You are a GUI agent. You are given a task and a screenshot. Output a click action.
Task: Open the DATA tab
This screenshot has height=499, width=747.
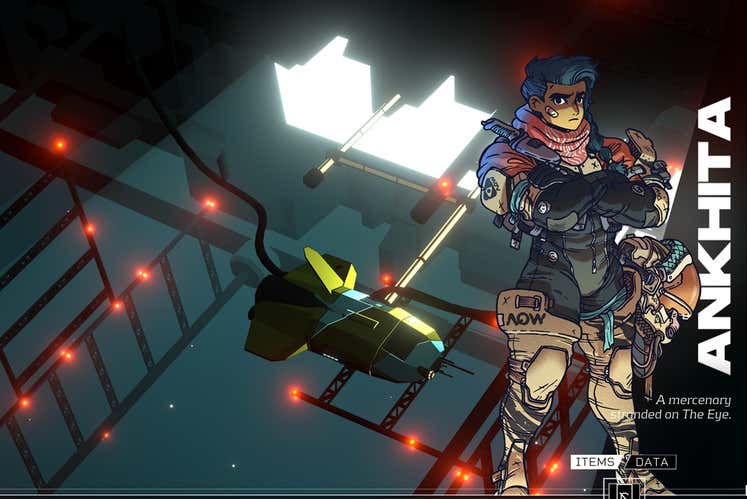[652, 462]
